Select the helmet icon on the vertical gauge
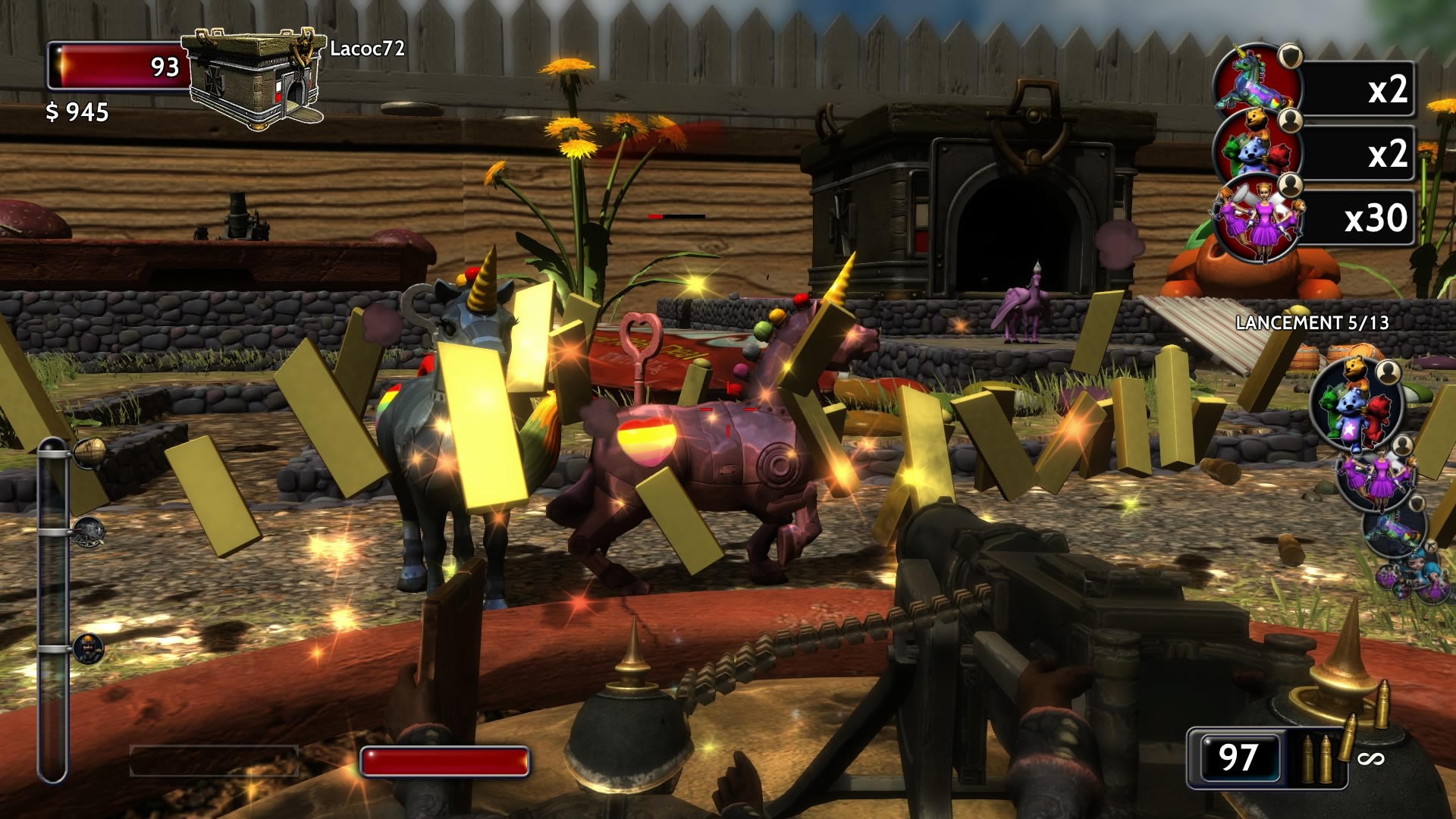 point(89,530)
